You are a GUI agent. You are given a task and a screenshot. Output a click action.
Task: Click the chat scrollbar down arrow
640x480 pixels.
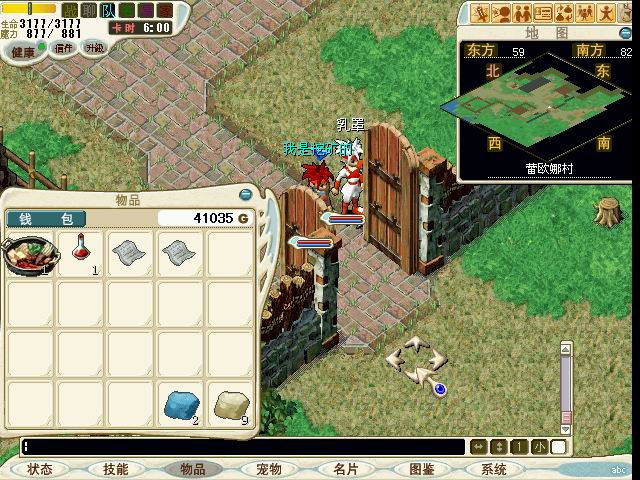[x=566, y=428]
